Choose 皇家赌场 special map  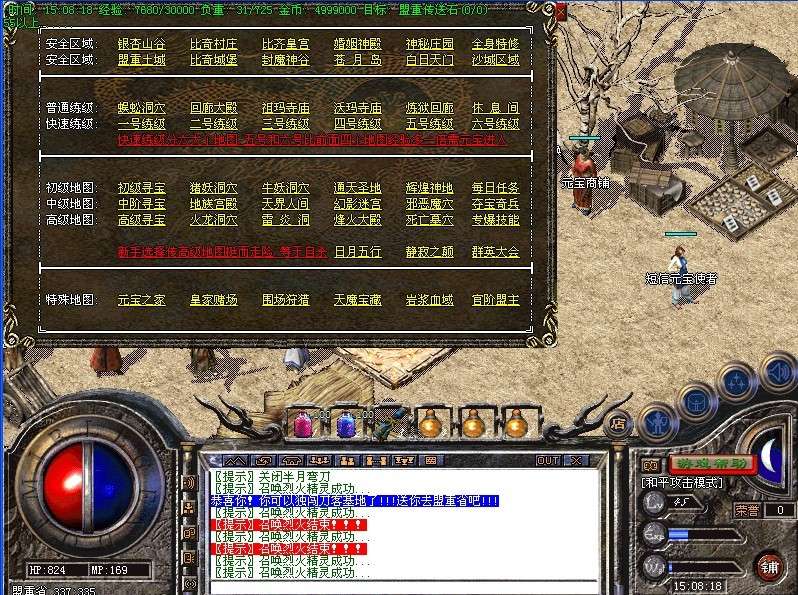[214, 300]
